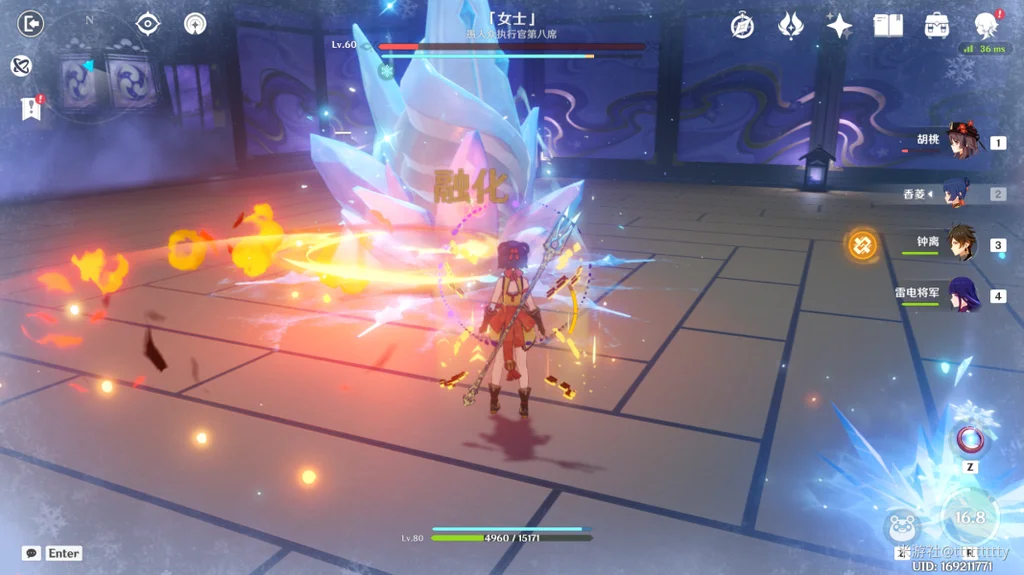The image size is (1024, 575).
Task: Activate the eye-shaped Elemental Sight icon
Action: point(148,23)
